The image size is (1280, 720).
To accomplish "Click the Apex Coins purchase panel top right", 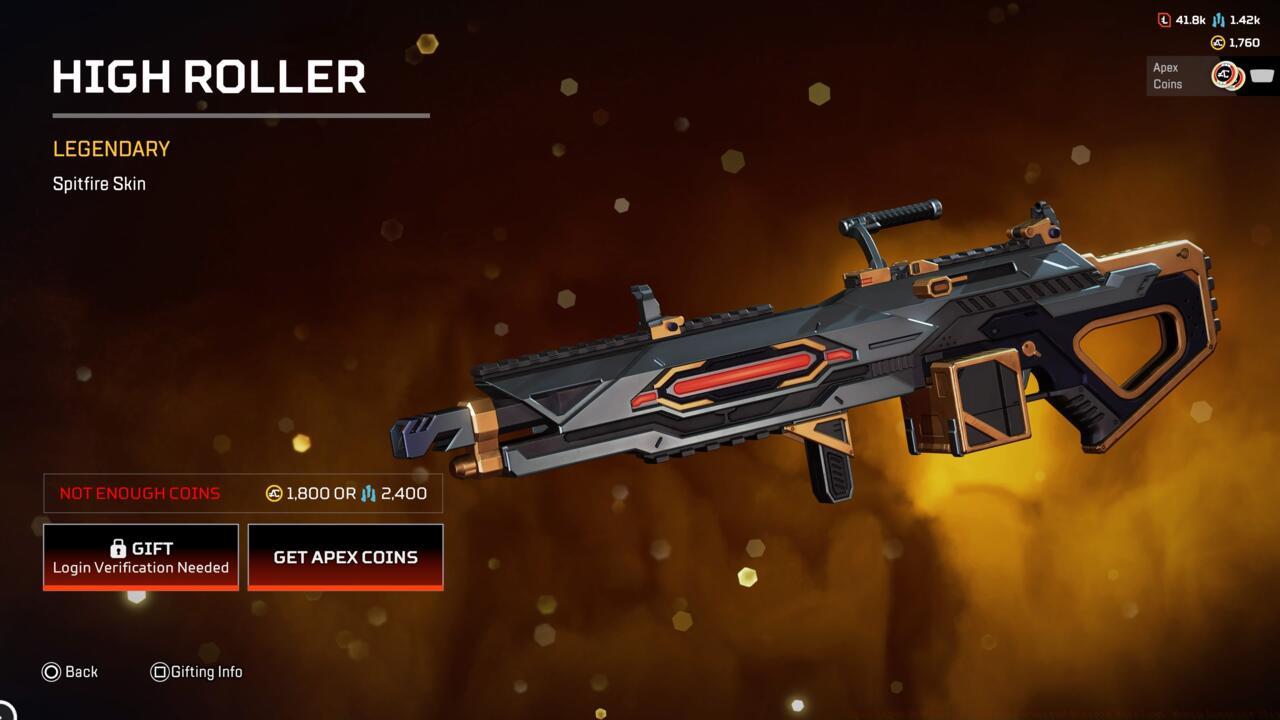I will [1210, 75].
